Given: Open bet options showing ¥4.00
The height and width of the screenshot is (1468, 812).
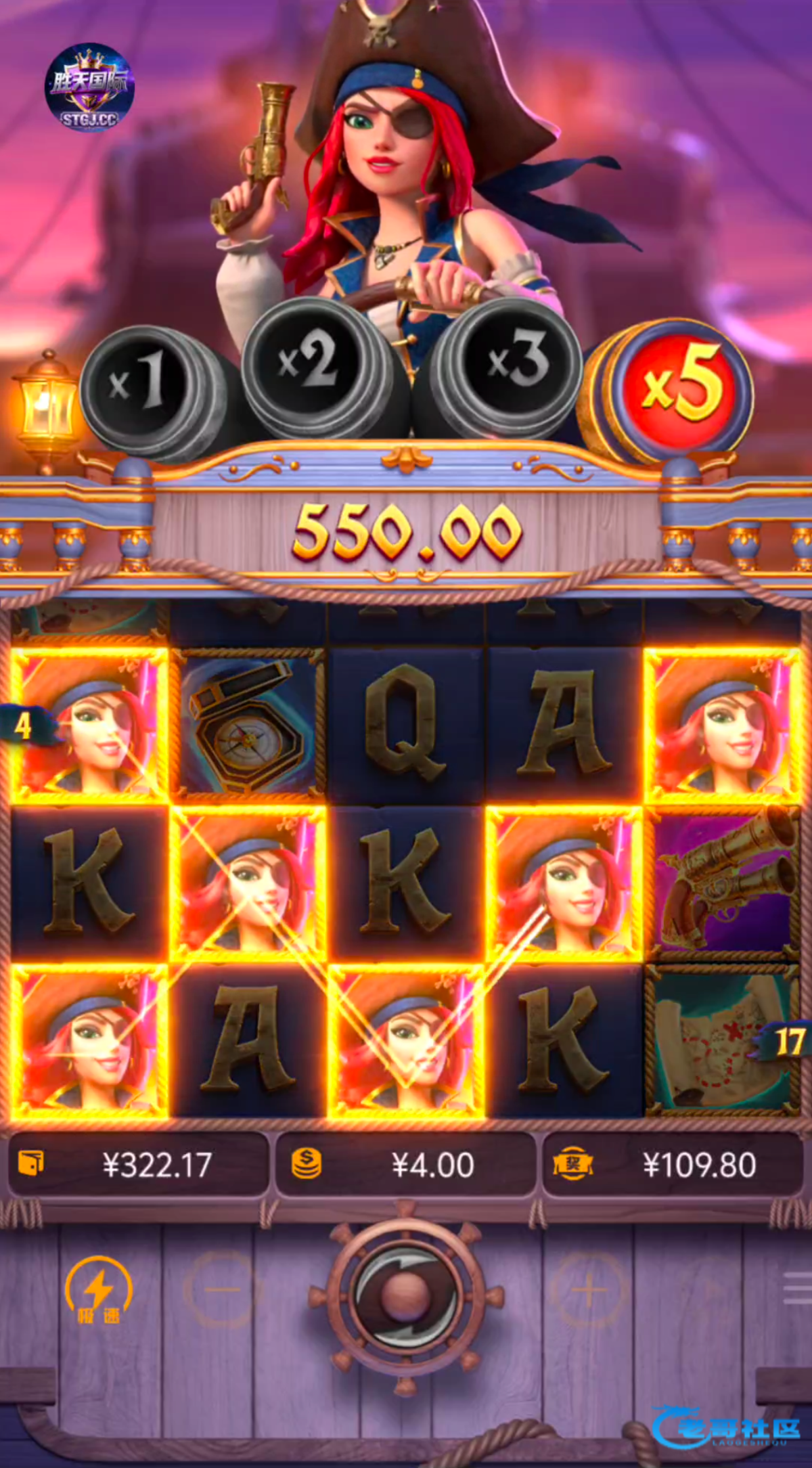Looking at the screenshot, I should pos(405,1165).
